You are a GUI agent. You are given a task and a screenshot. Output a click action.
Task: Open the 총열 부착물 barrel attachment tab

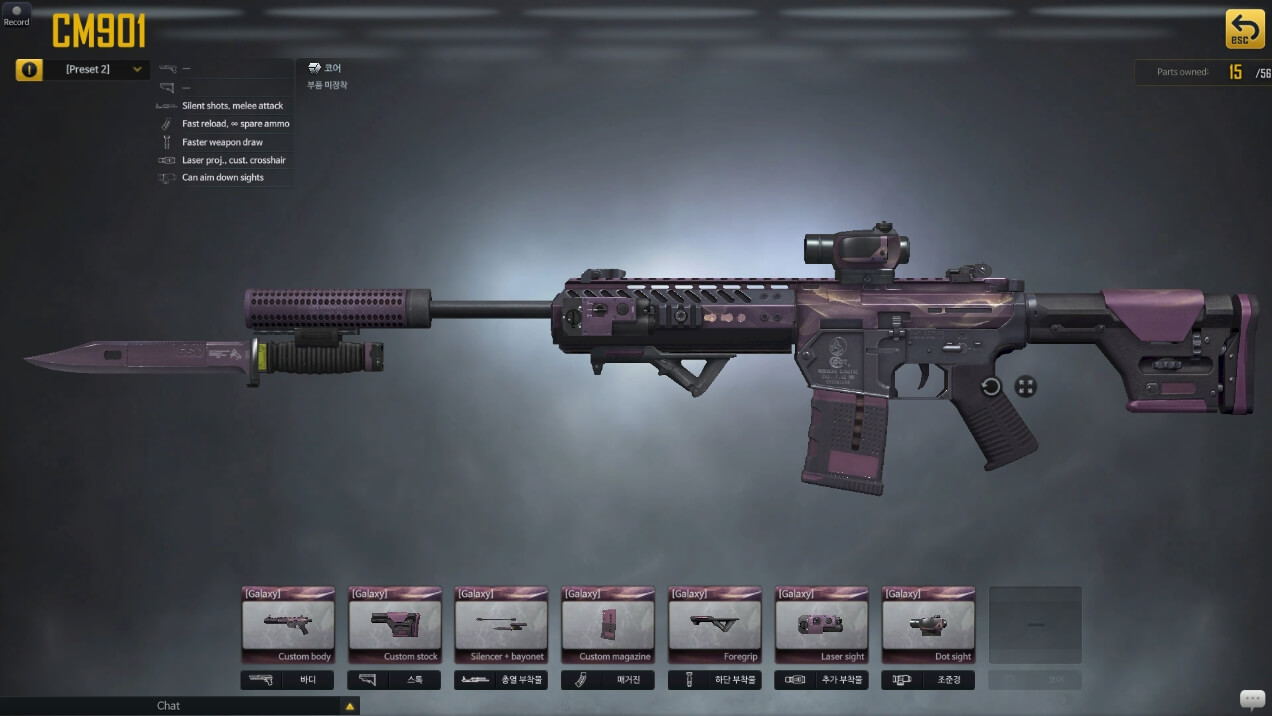502,680
